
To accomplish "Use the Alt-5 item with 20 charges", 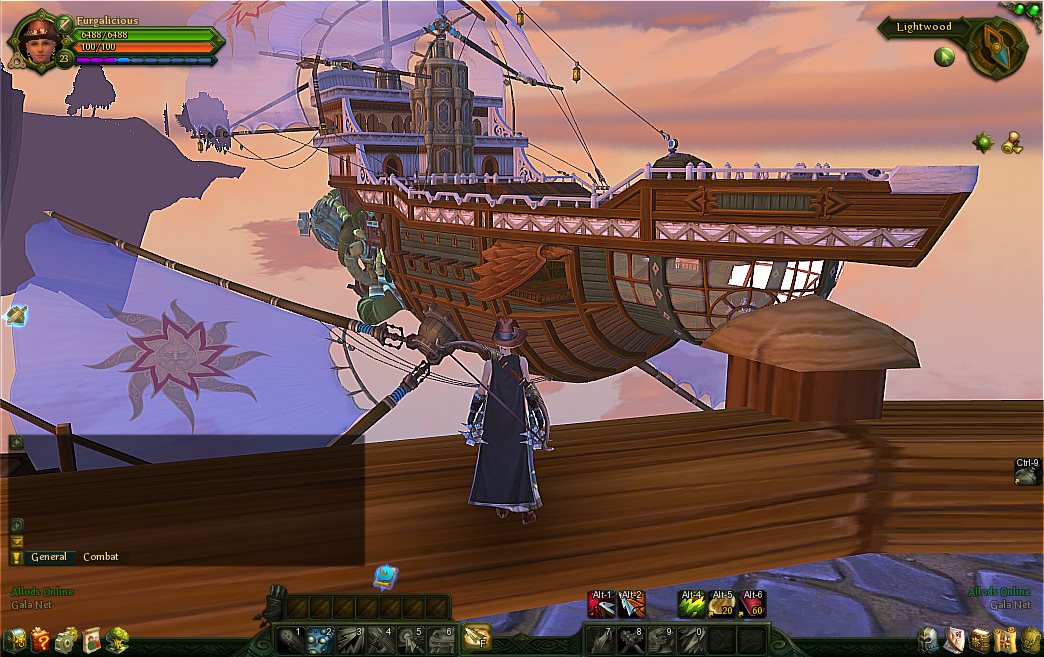I will click(x=722, y=604).
